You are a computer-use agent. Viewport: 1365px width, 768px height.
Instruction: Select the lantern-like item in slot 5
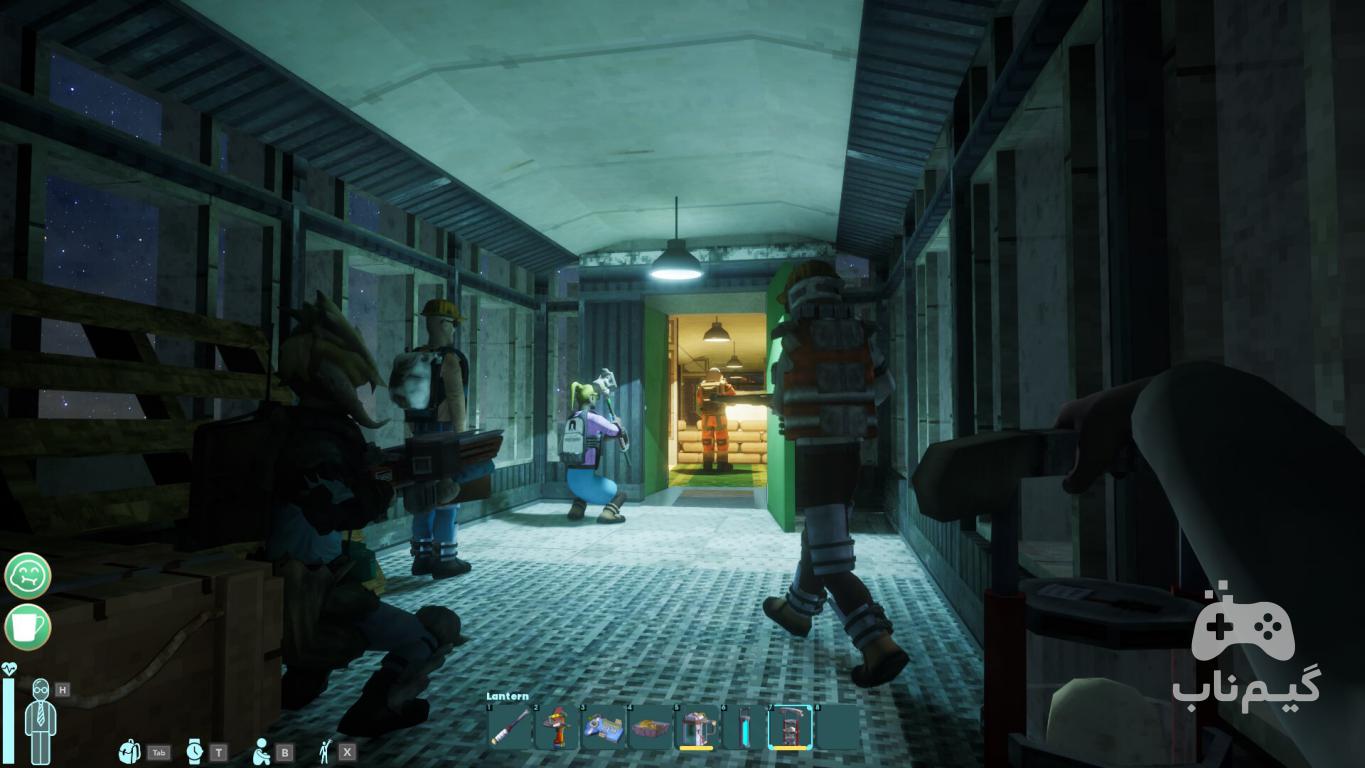click(697, 727)
